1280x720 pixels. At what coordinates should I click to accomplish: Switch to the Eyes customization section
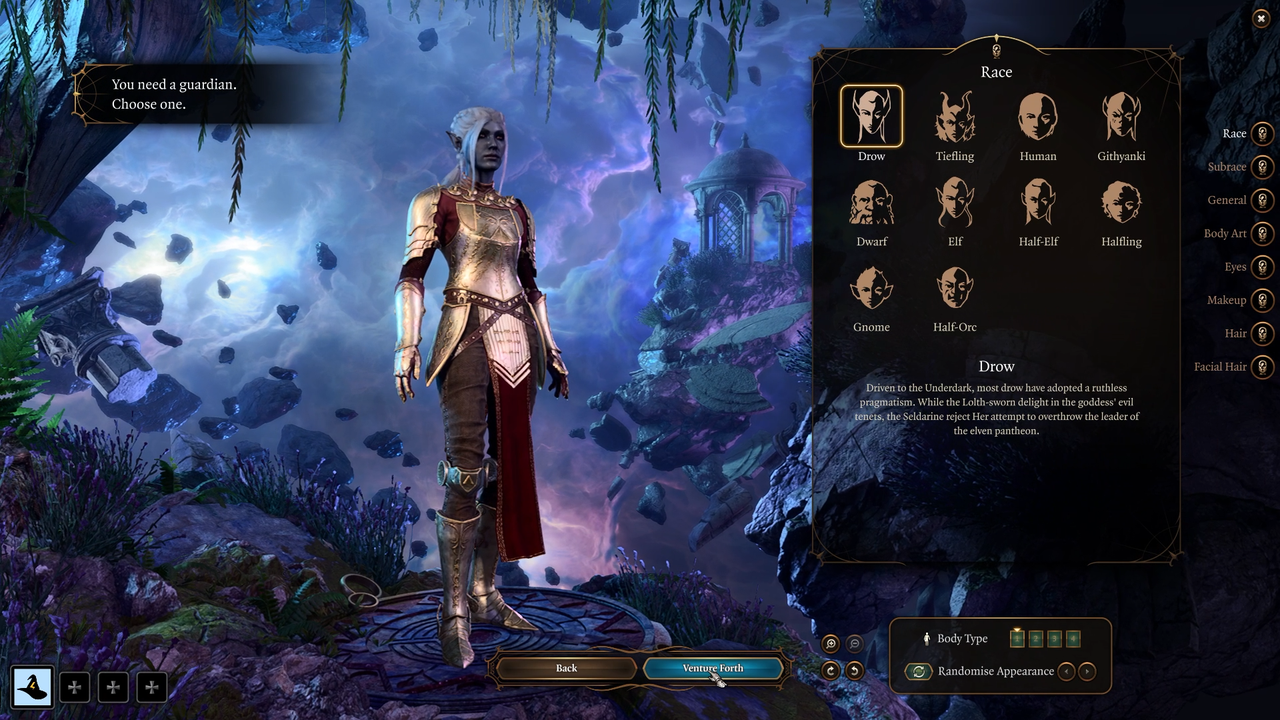(x=1262, y=267)
